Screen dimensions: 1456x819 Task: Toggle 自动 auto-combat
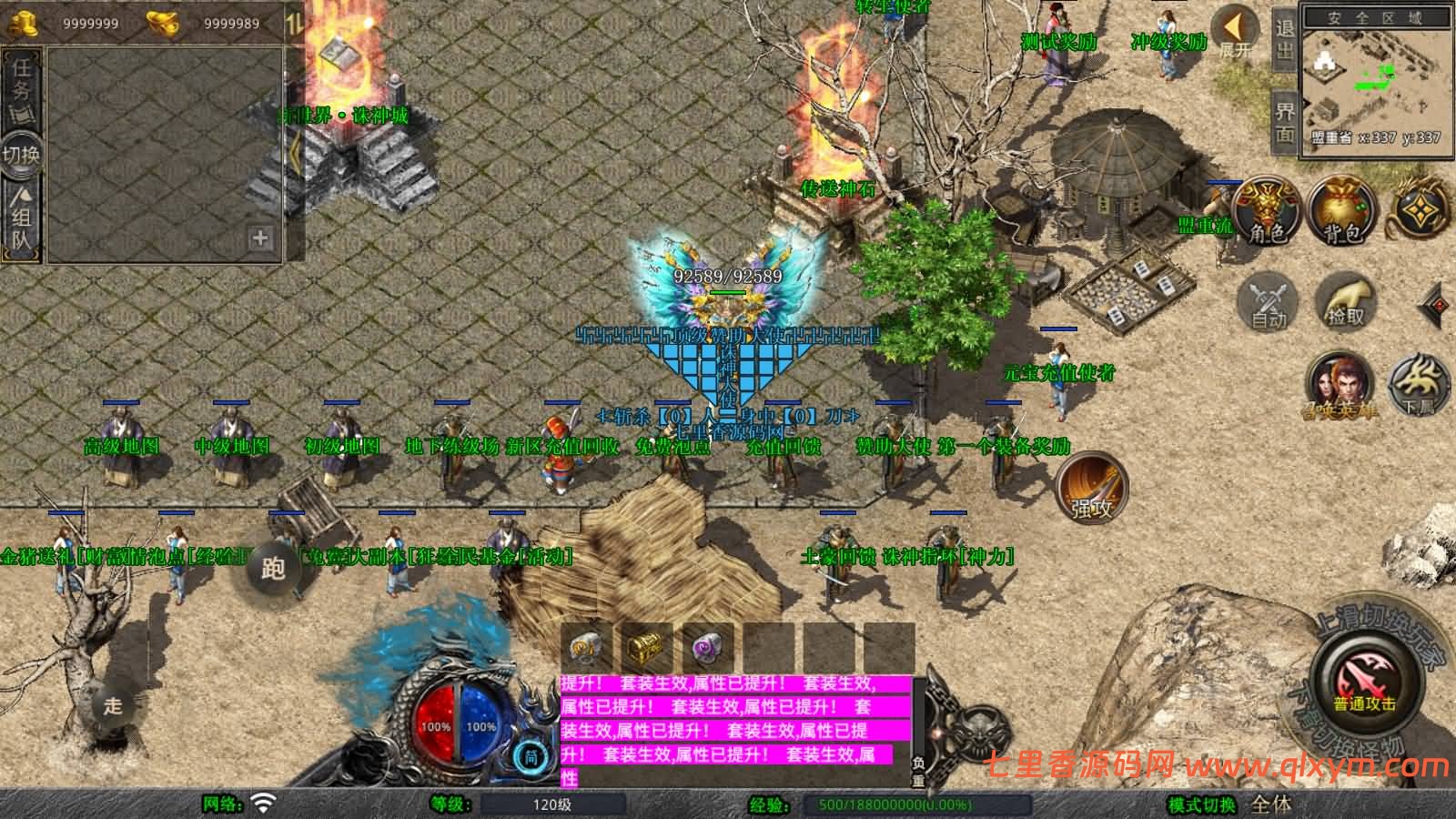coord(1269,300)
